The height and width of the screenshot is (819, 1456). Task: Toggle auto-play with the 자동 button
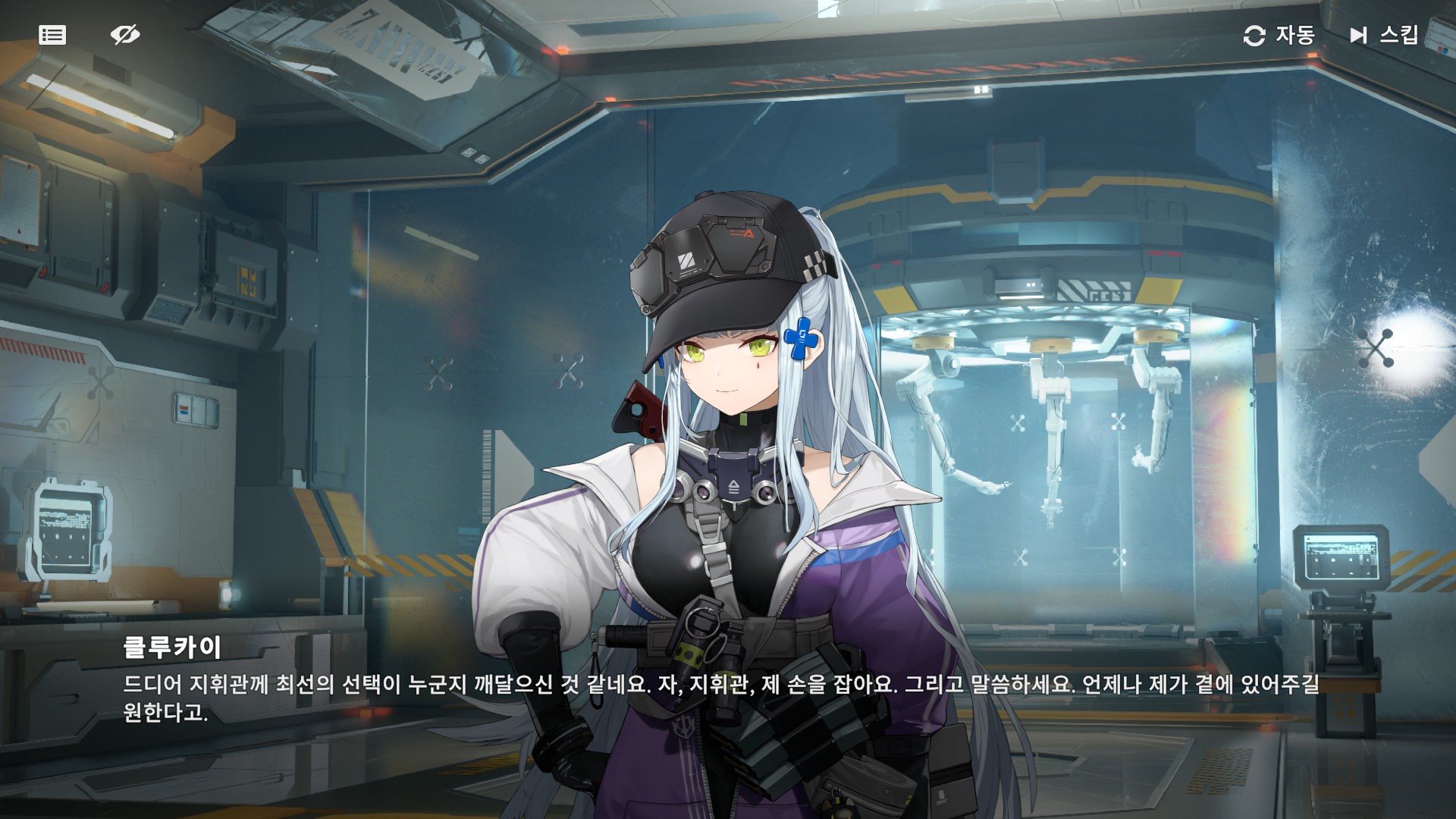[x=1279, y=35]
